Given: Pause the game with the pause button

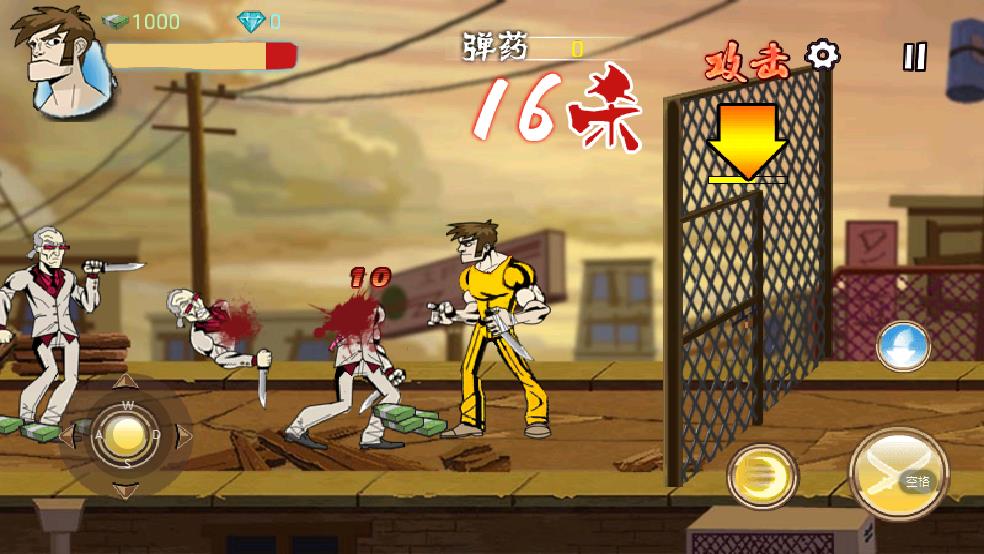Looking at the screenshot, I should pos(915,57).
